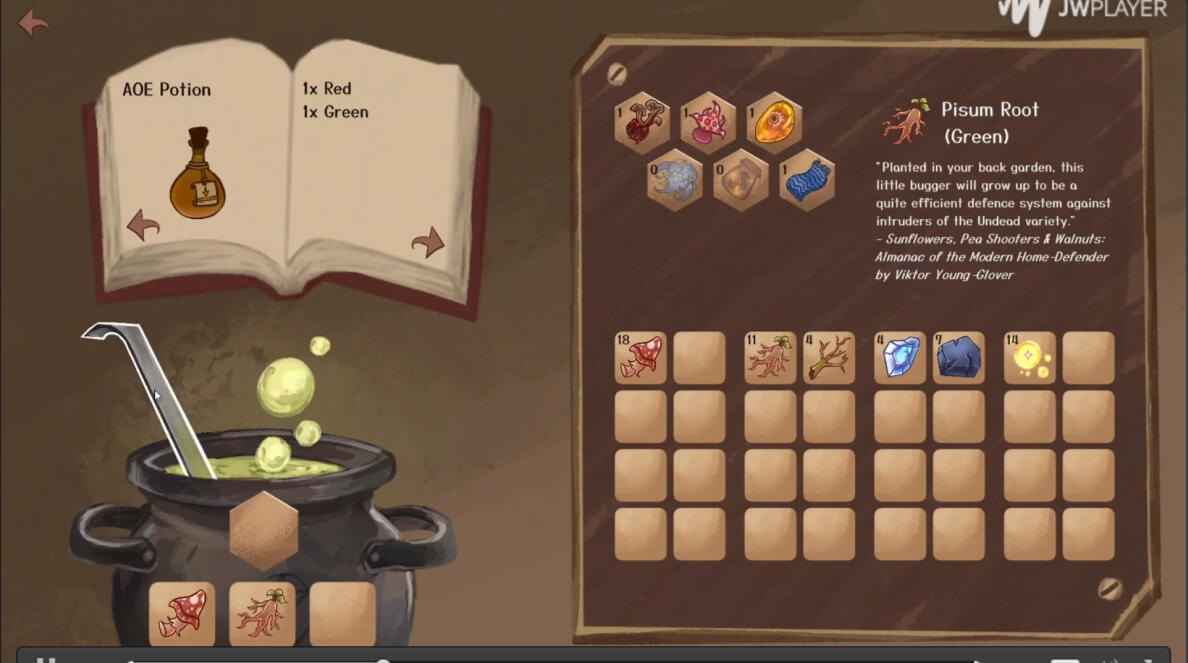1188x663 pixels.
Task: Flip recipe book to previous page
Action: [143, 225]
